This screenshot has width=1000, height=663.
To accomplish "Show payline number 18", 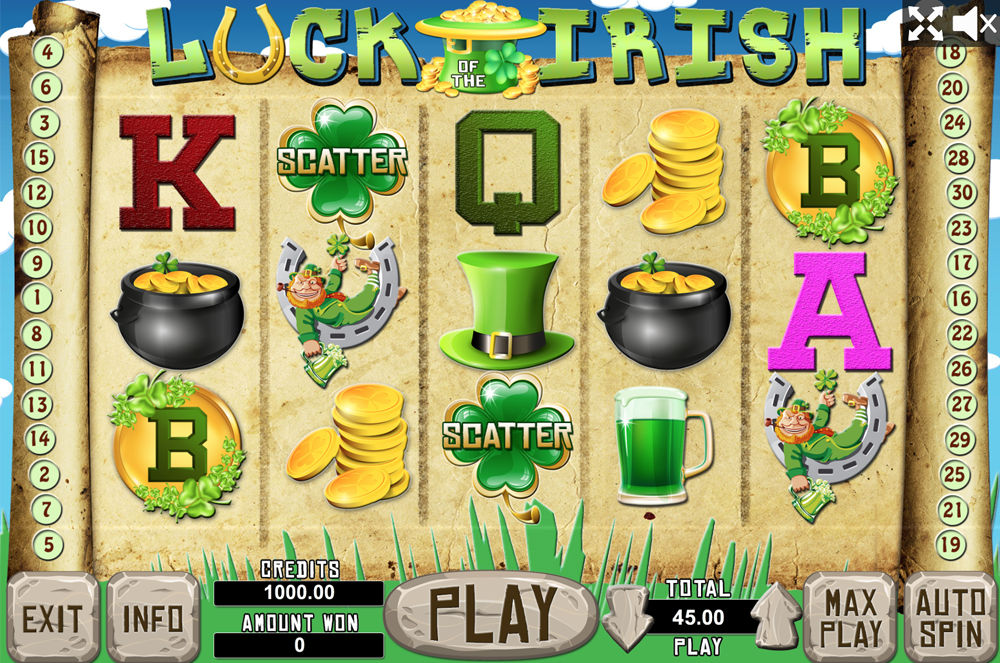I will coord(950,52).
